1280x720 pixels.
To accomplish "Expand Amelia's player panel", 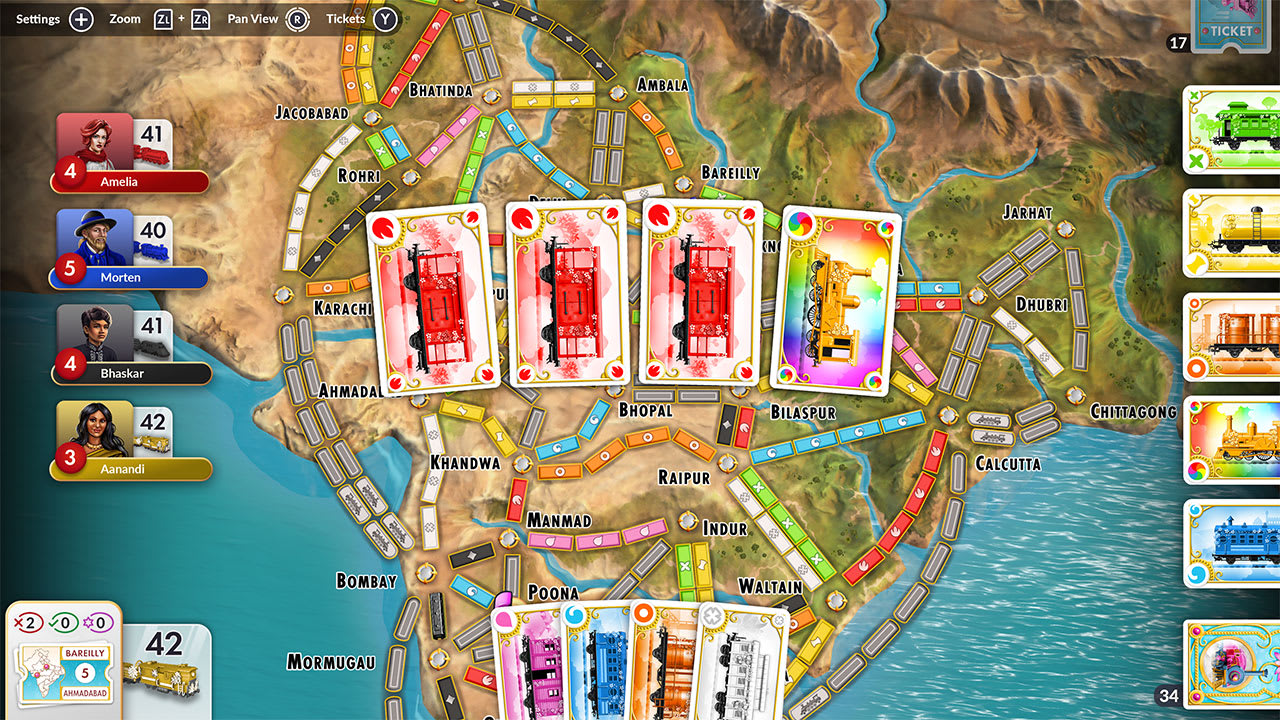I will tap(130, 150).
